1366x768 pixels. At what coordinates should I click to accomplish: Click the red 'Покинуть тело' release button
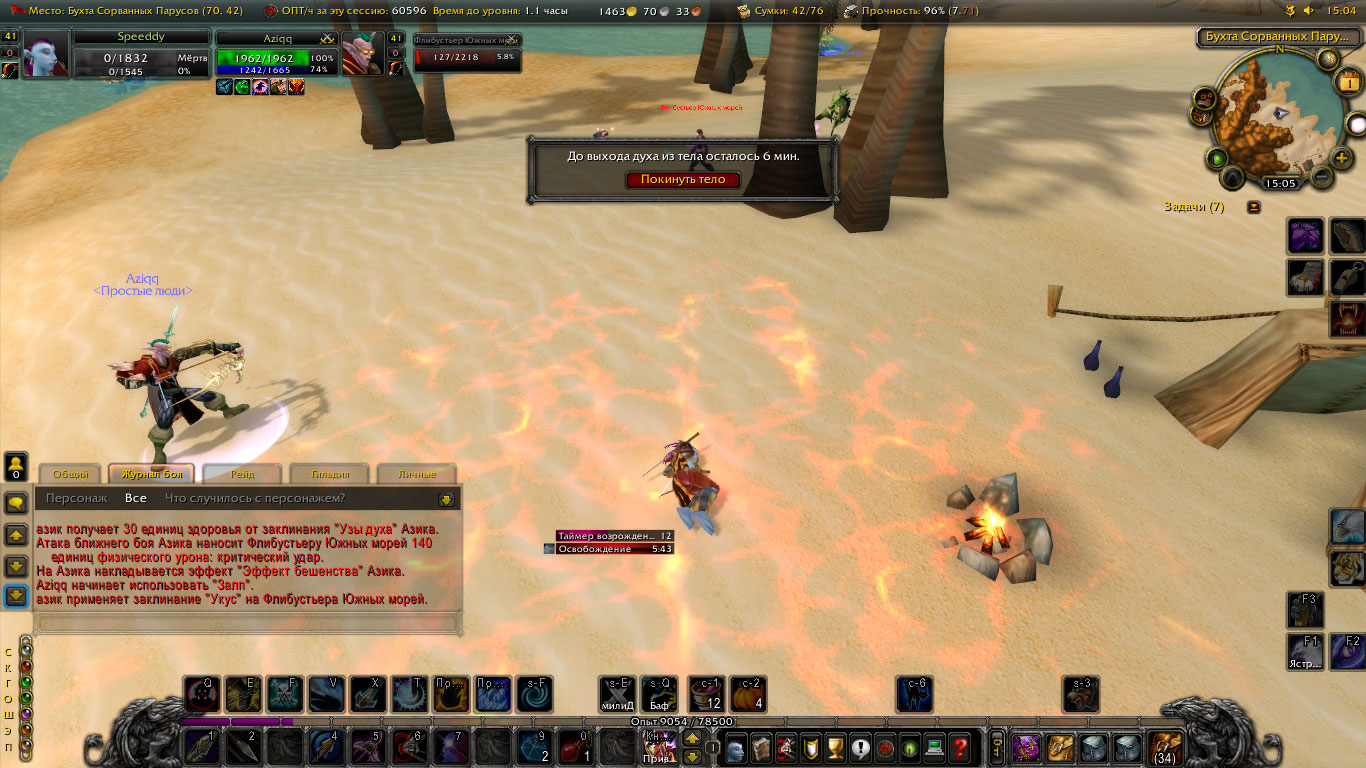coord(683,180)
